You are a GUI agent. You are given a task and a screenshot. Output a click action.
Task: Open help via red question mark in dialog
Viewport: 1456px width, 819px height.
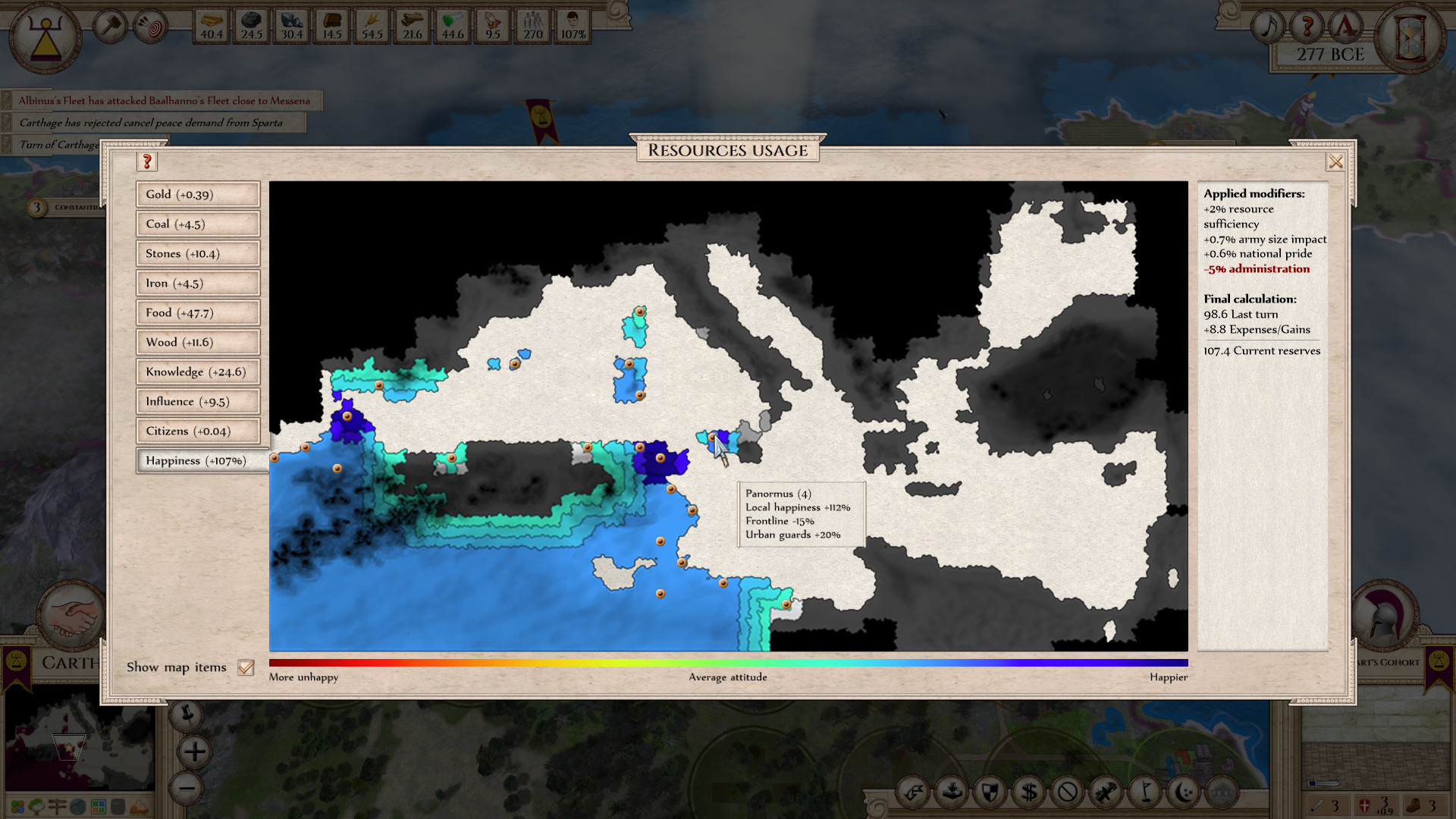click(147, 162)
